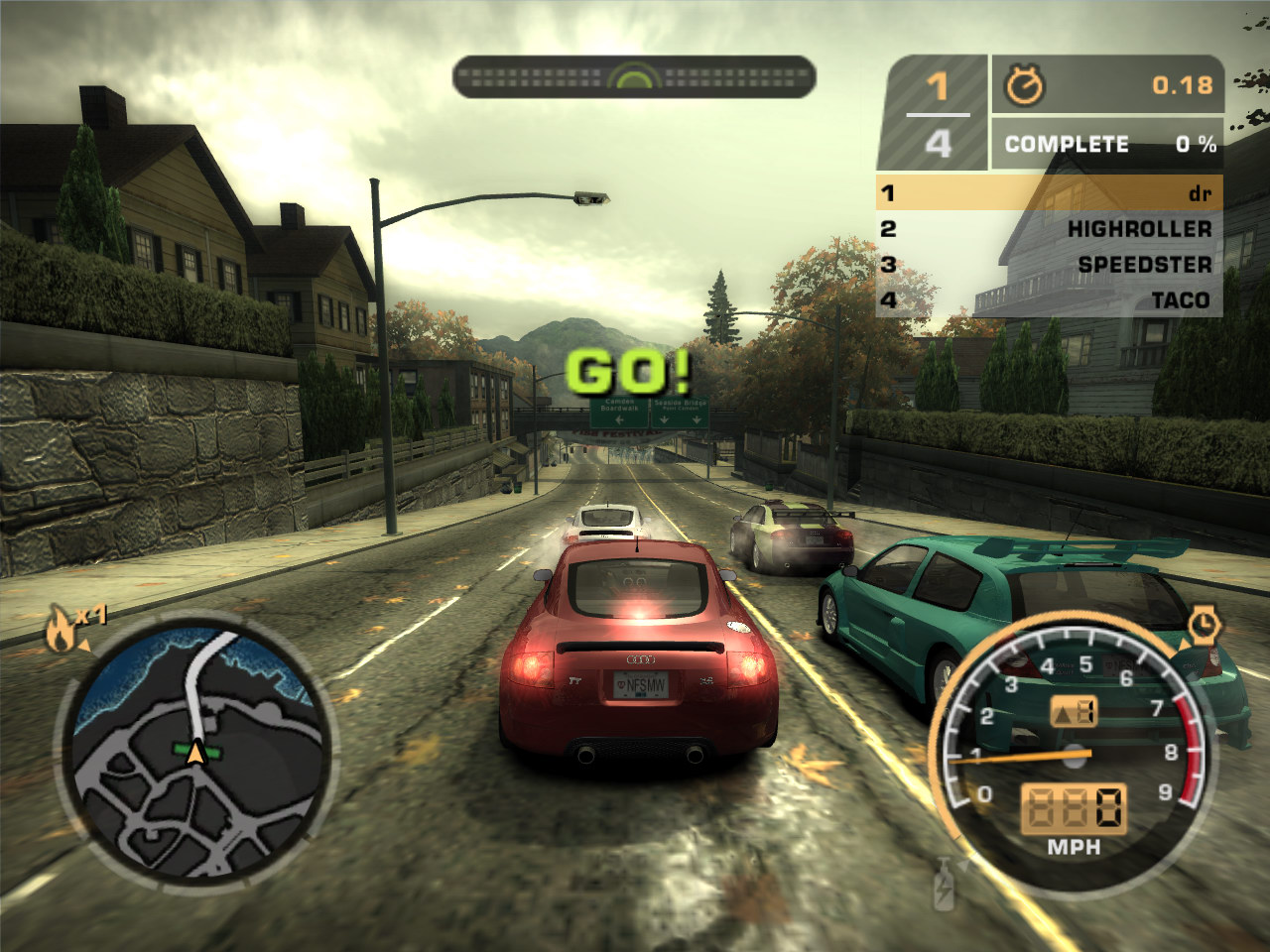
Task: Click the police radar detector bar
Action: click(x=634, y=77)
